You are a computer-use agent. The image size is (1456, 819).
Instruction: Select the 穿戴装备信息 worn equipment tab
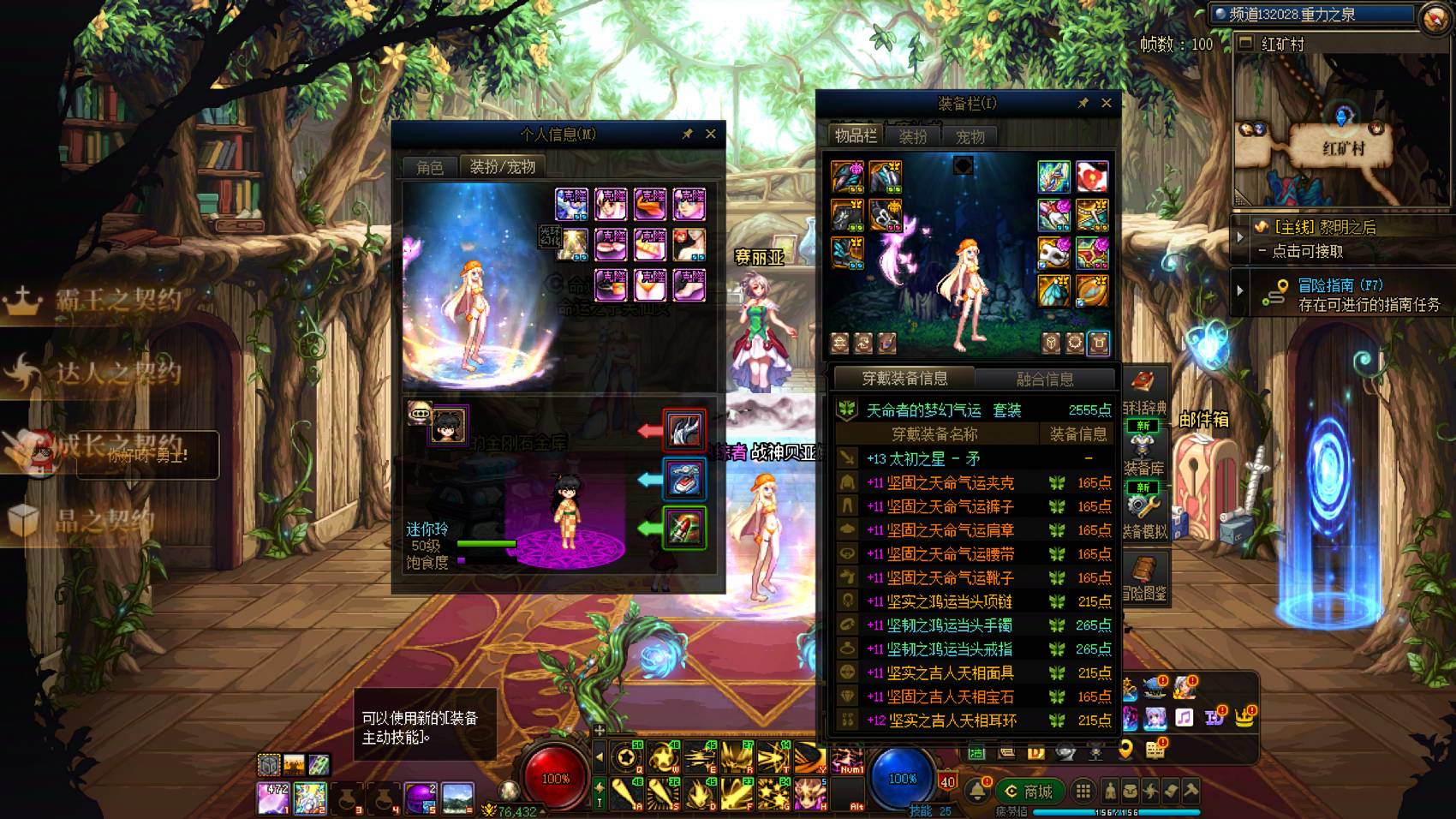[904, 379]
